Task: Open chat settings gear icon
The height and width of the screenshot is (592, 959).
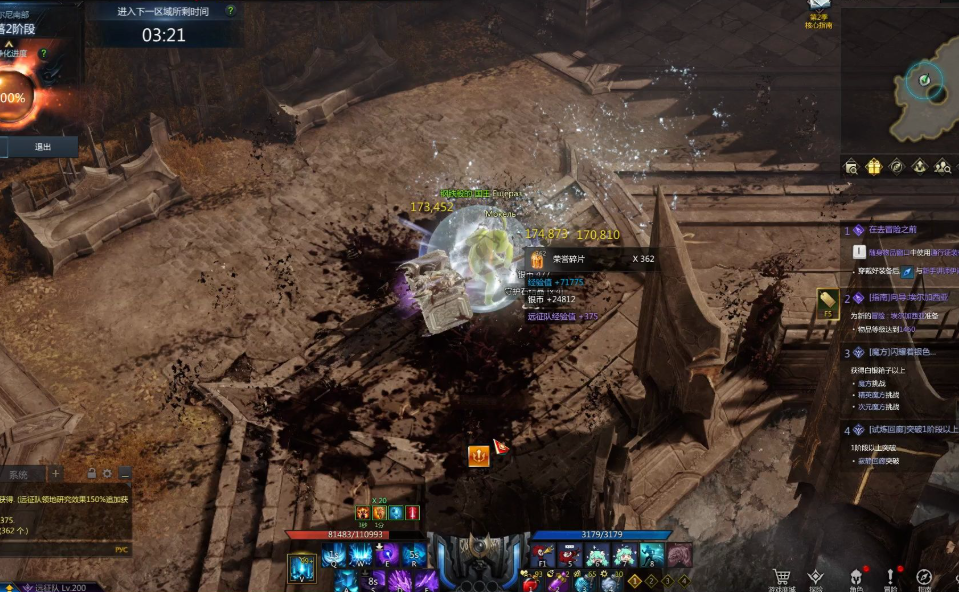Action: click(107, 473)
